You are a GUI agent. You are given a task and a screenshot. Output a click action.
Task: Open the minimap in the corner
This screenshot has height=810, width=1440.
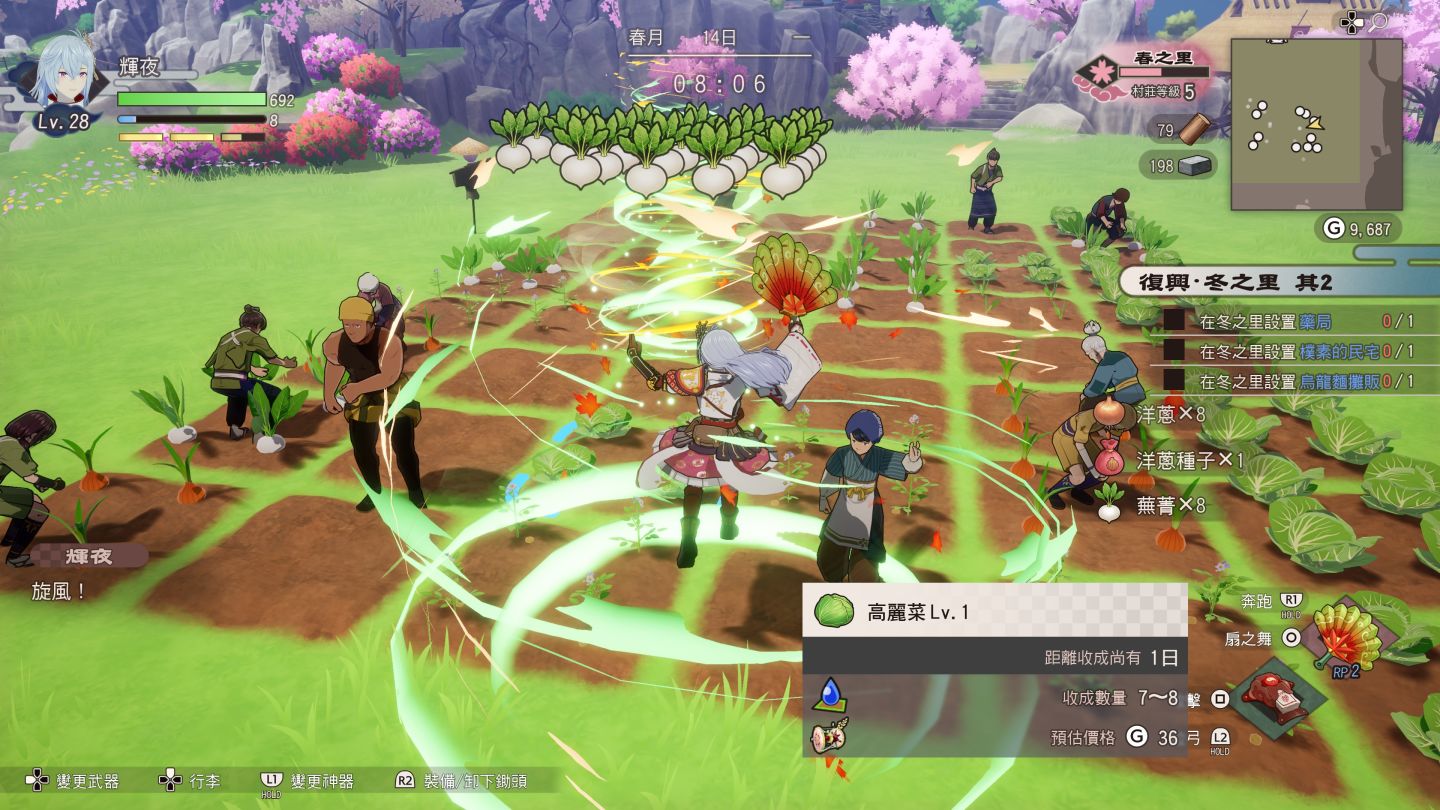[1315, 124]
